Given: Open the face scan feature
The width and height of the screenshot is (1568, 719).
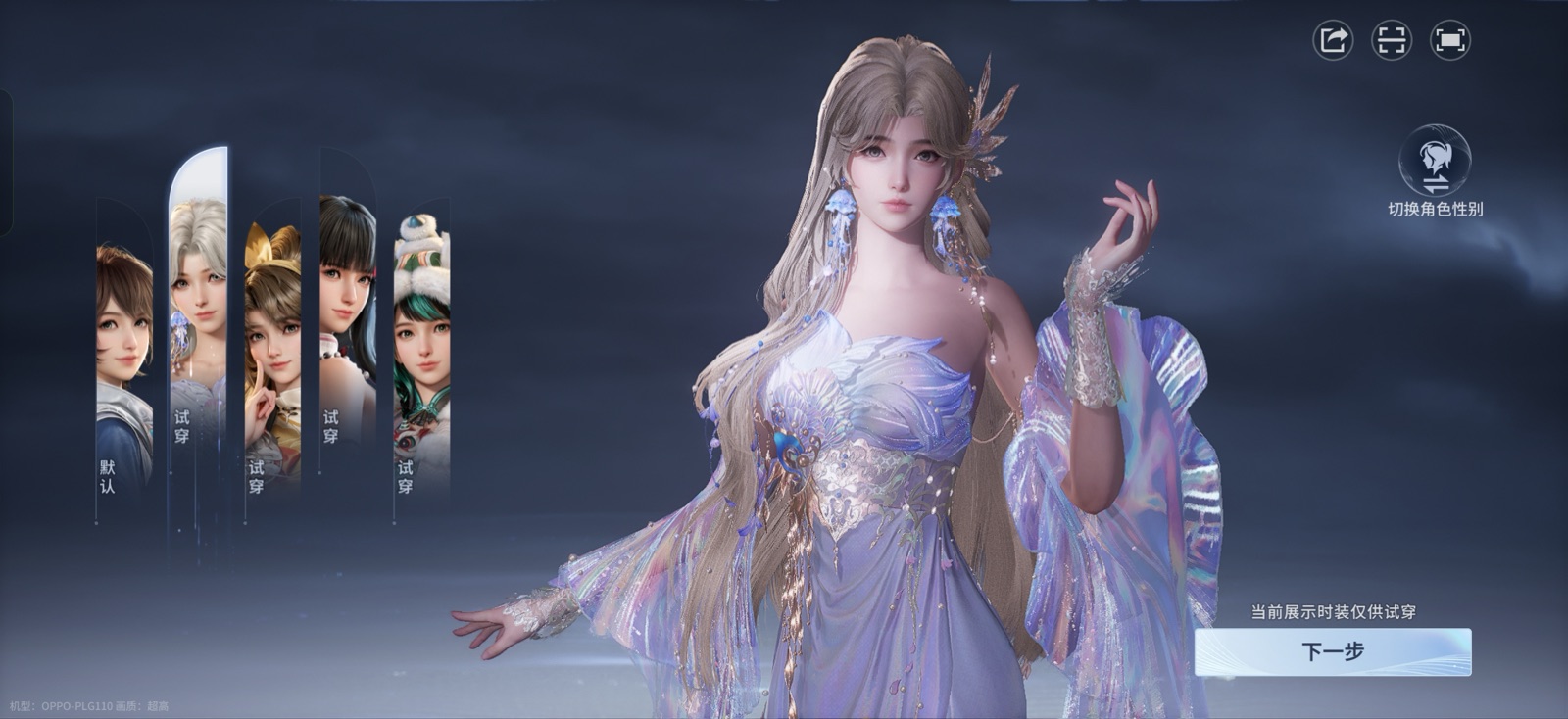Looking at the screenshot, I should tap(1393, 40).
